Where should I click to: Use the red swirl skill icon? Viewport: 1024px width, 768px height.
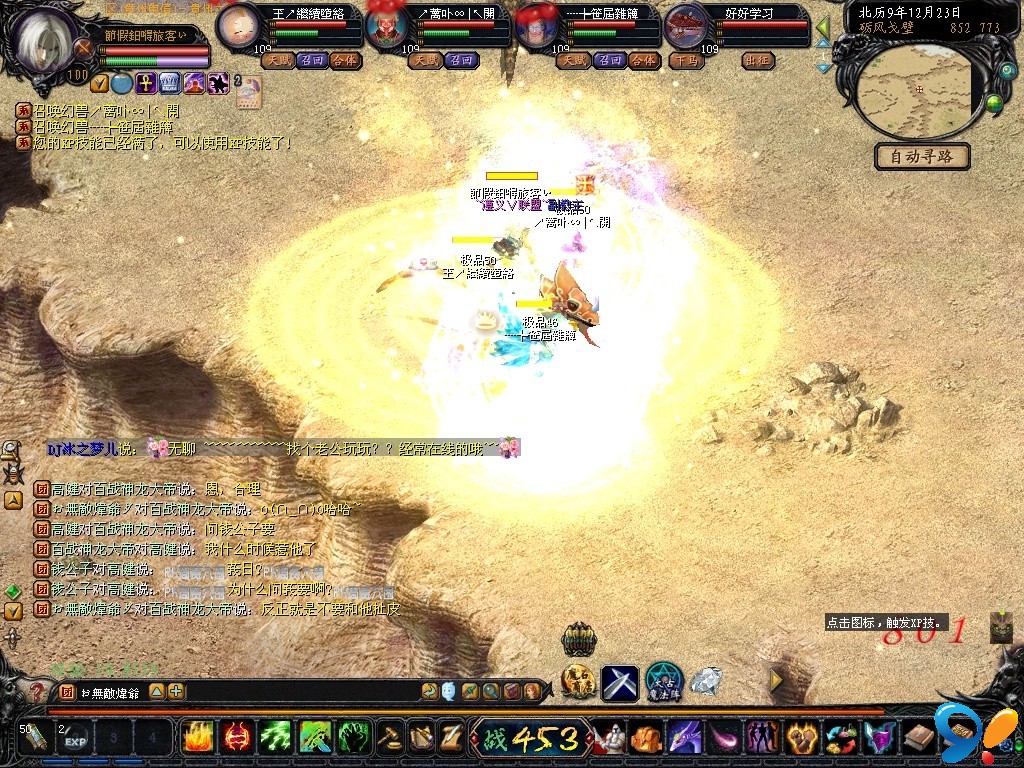pyautogui.click(x=236, y=738)
